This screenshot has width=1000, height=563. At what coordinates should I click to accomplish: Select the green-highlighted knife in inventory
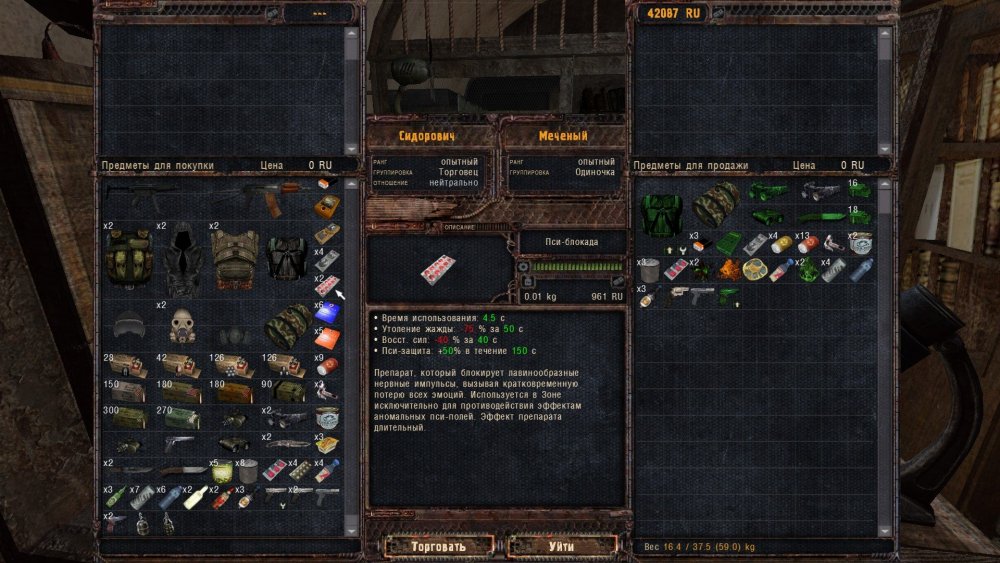pyautogui.click(x=825, y=216)
